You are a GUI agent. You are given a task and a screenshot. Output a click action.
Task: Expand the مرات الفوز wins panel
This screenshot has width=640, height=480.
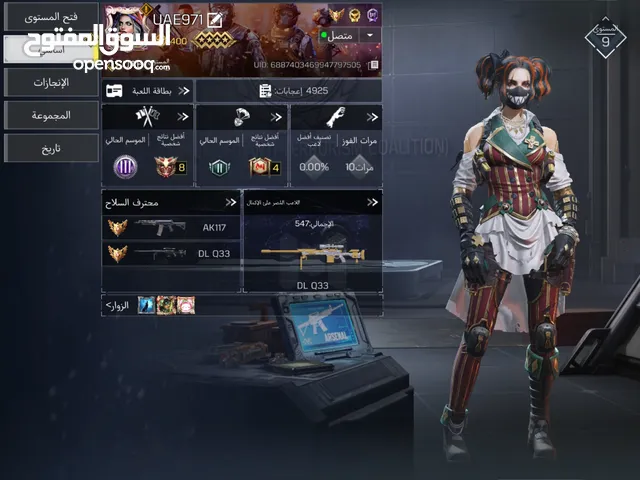pos(335,145)
